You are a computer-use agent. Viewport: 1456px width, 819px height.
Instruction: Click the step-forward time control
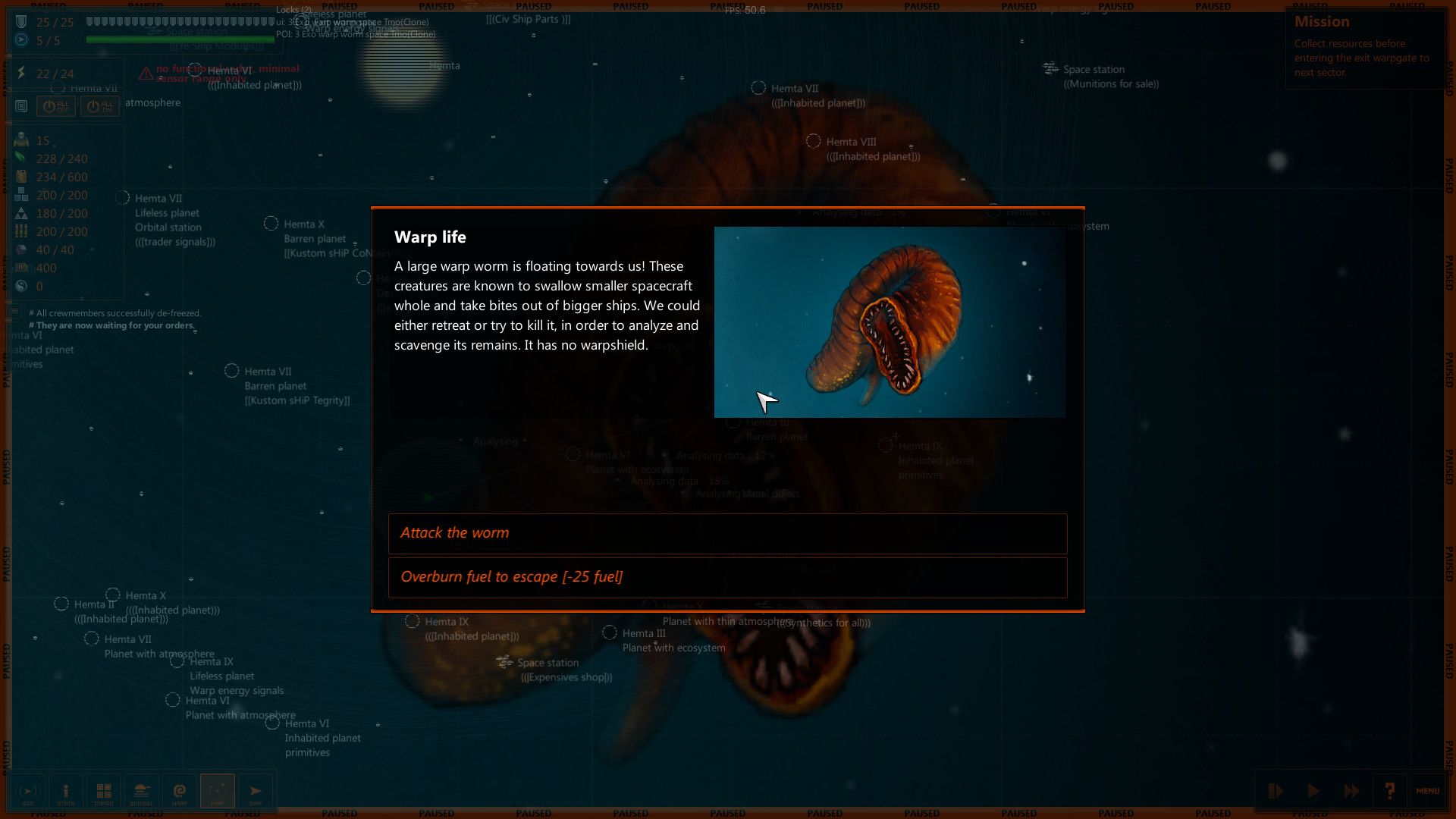pos(1276,791)
